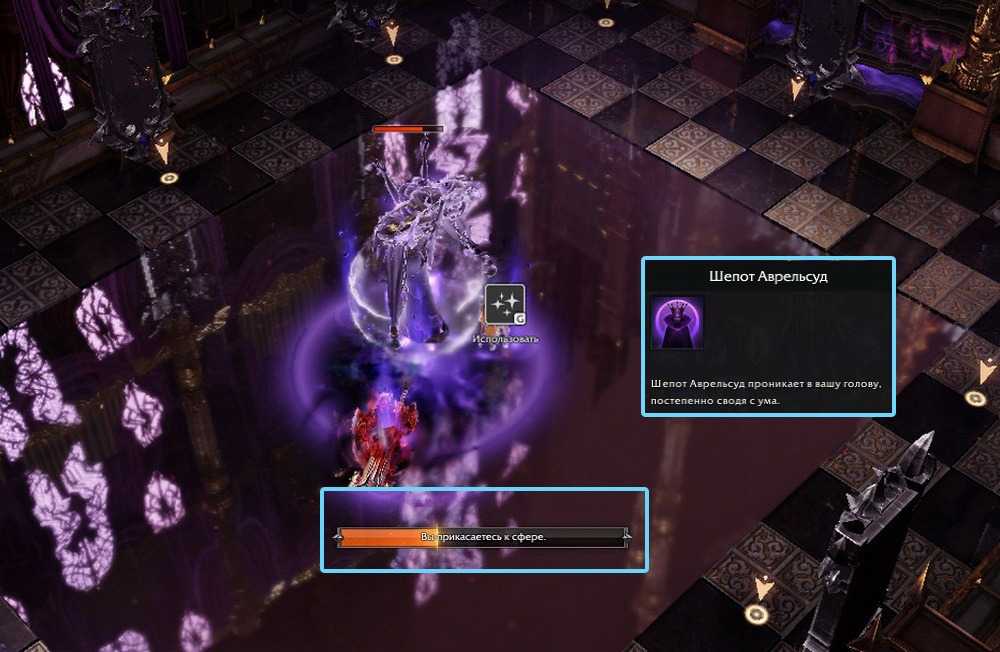Image resolution: width=1000 pixels, height=652 pixels.
Task: Click the Шепот Аврельсуд debuff icon
Action: point(677,322)
